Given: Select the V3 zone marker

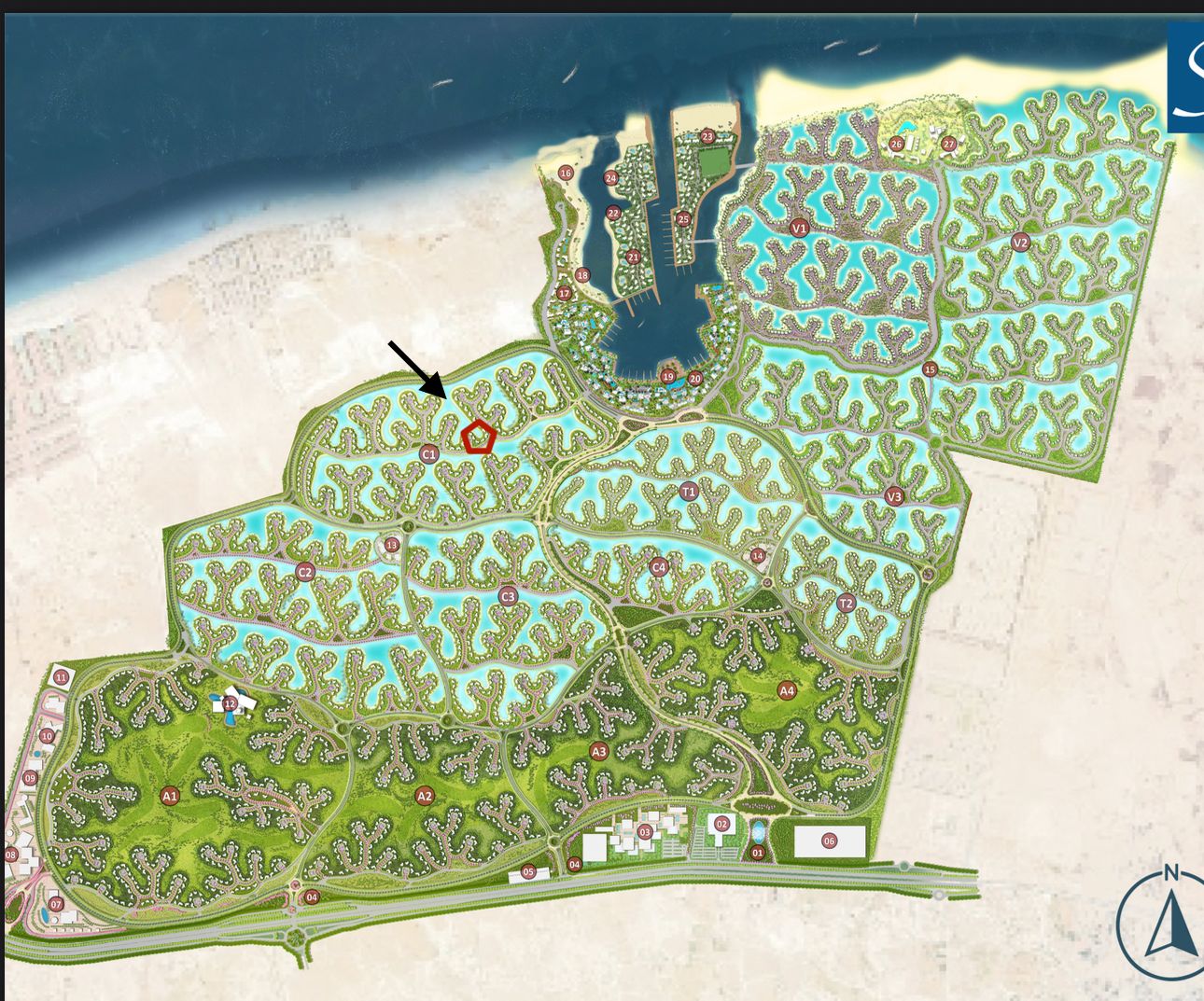Looking at the screenshot, I should [894, 496].
